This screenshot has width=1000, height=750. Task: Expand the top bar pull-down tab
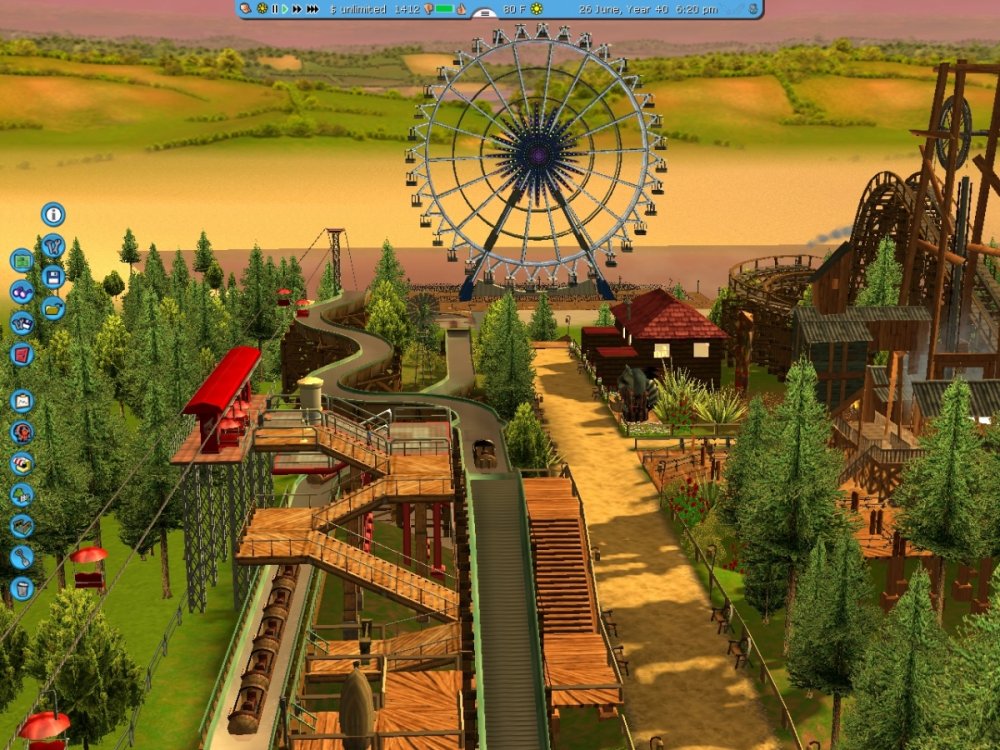(x=485, y=14)
